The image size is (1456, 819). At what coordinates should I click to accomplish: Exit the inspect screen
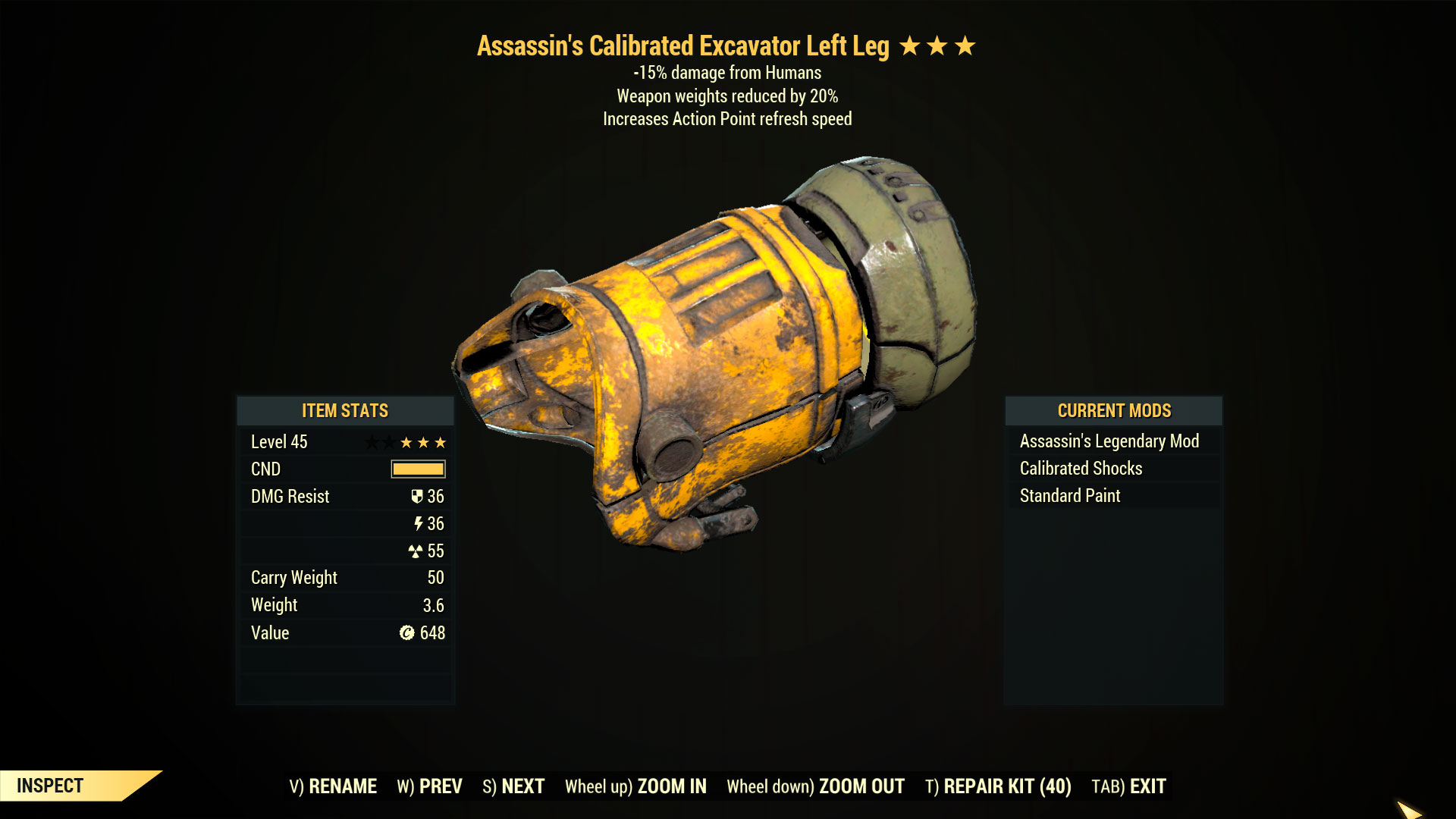pos(1128,786)
